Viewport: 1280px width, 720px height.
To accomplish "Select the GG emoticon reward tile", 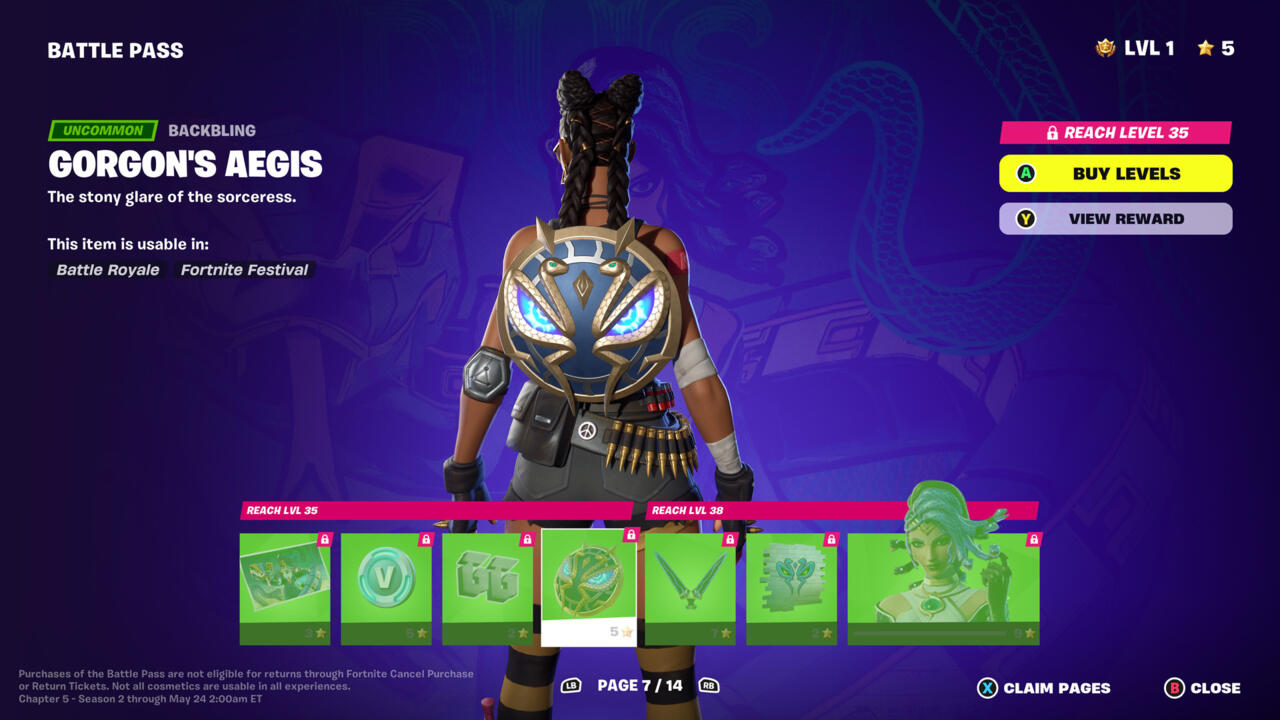I will pos(487,588).
